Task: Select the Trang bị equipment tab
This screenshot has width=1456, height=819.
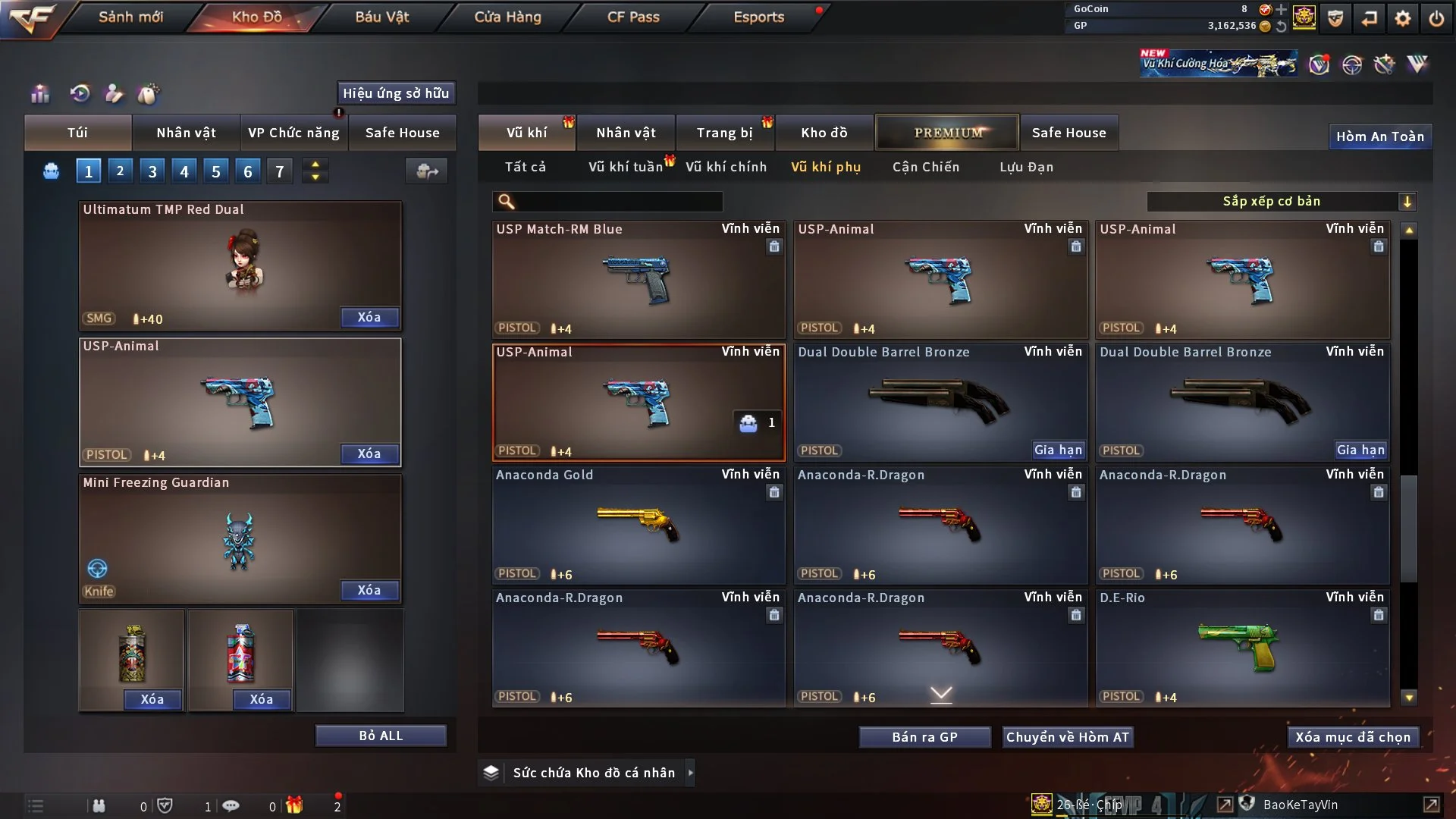Action: pyautogui.click(x=724, y=133)
